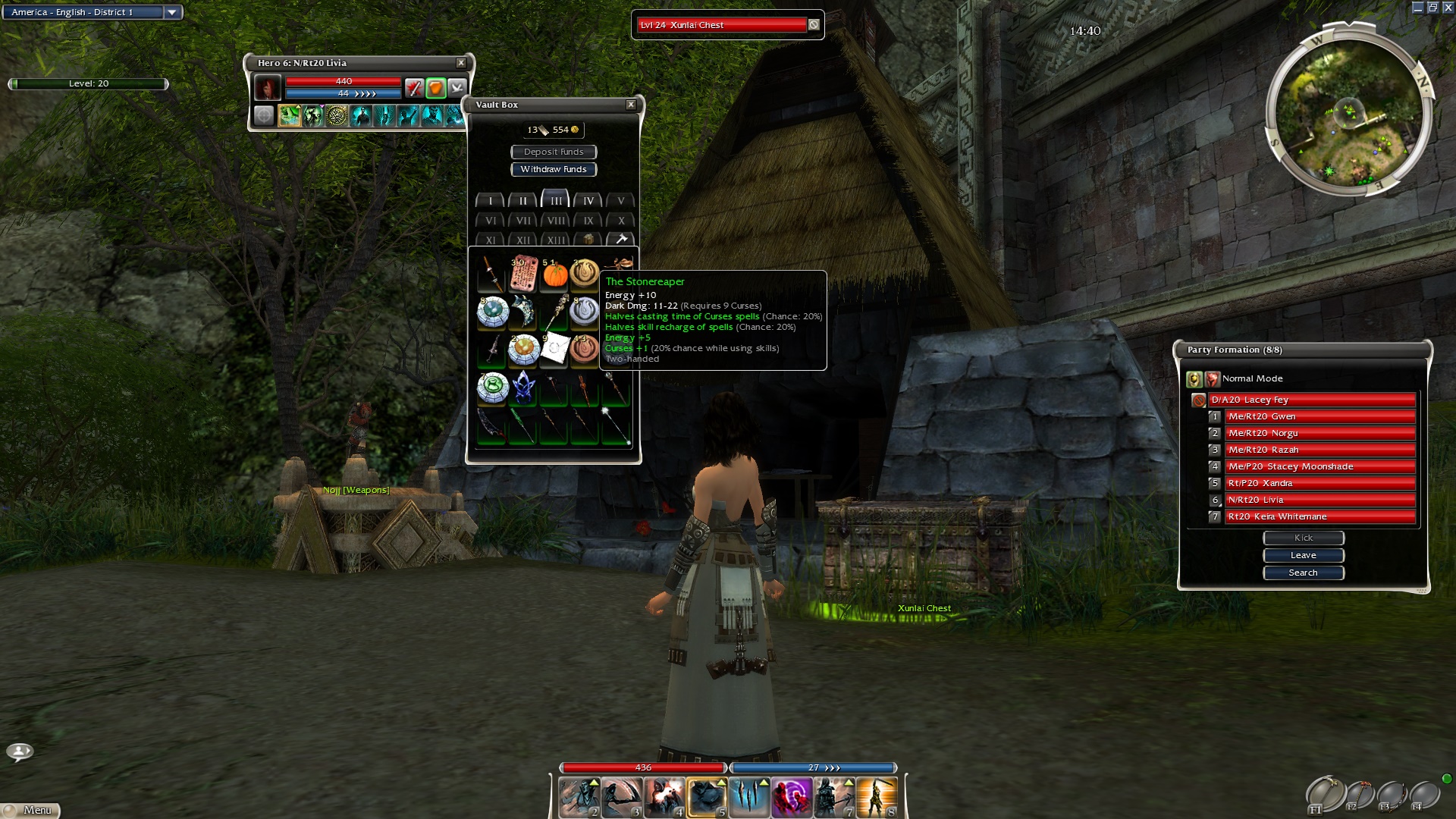Switch to vault storage tab IV
This screenshot has height=819, width=1456.
[588, 201]
